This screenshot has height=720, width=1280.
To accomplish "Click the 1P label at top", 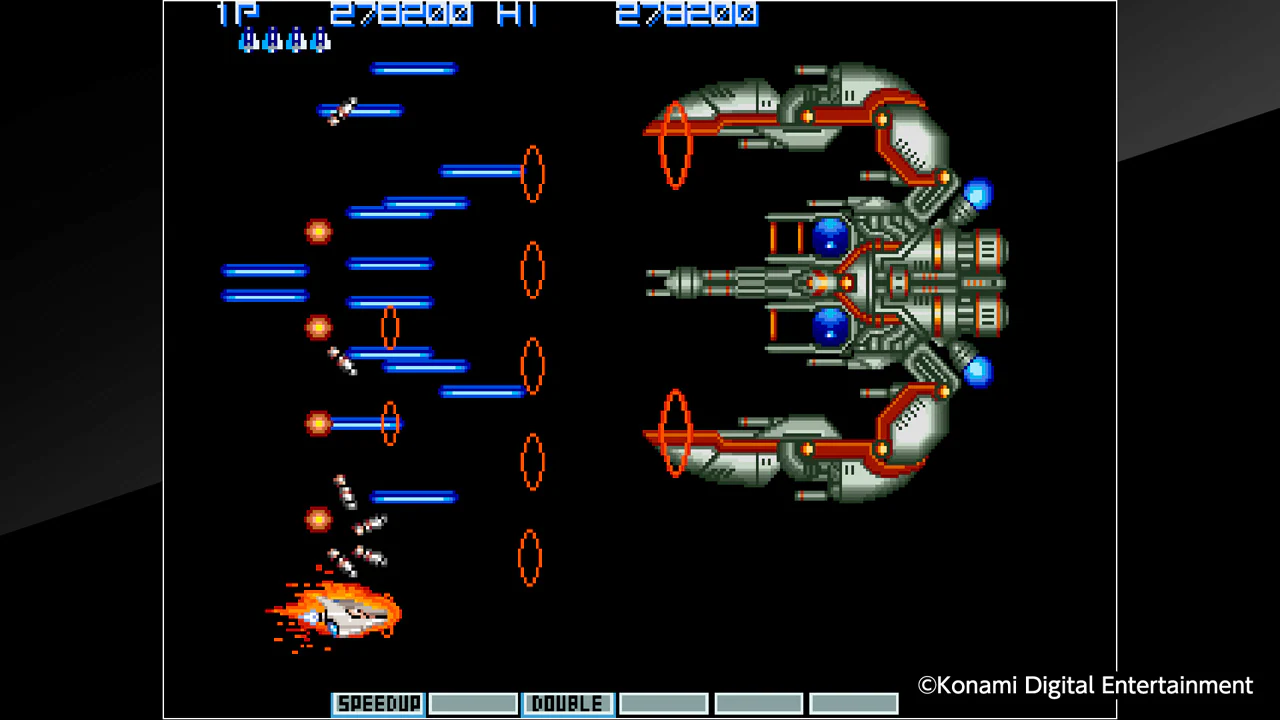I will (235, 14).
